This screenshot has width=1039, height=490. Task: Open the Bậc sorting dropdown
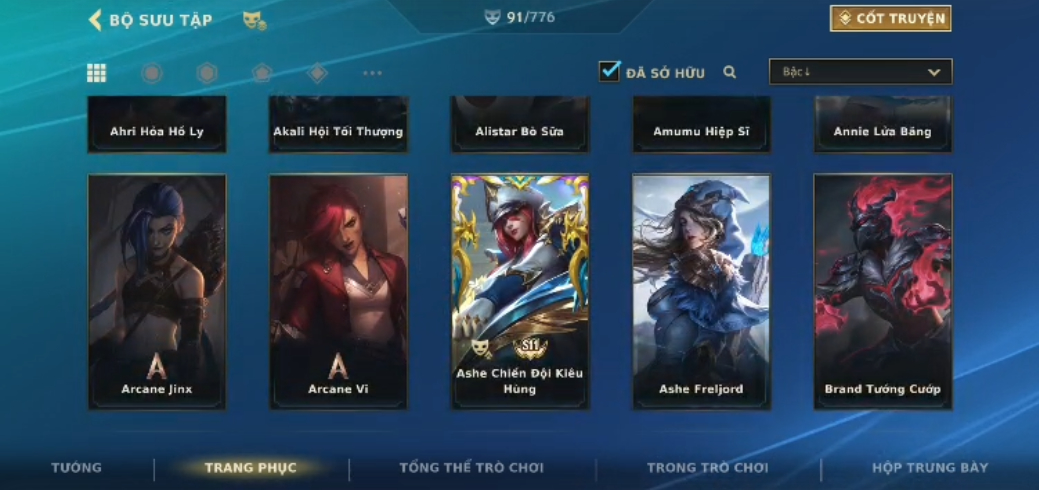860,72
